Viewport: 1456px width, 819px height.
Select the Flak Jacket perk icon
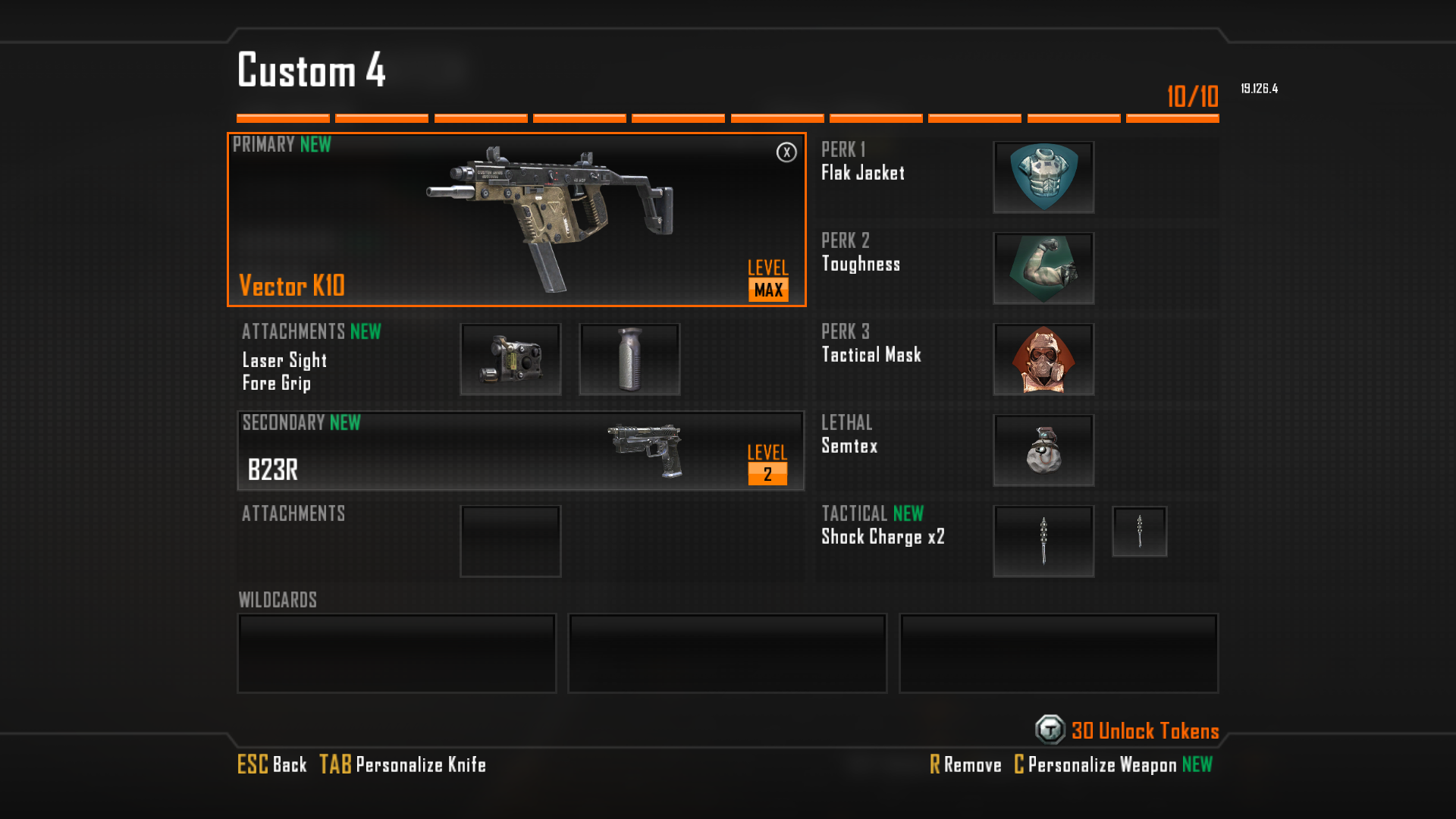click(x=1043, y=177)
